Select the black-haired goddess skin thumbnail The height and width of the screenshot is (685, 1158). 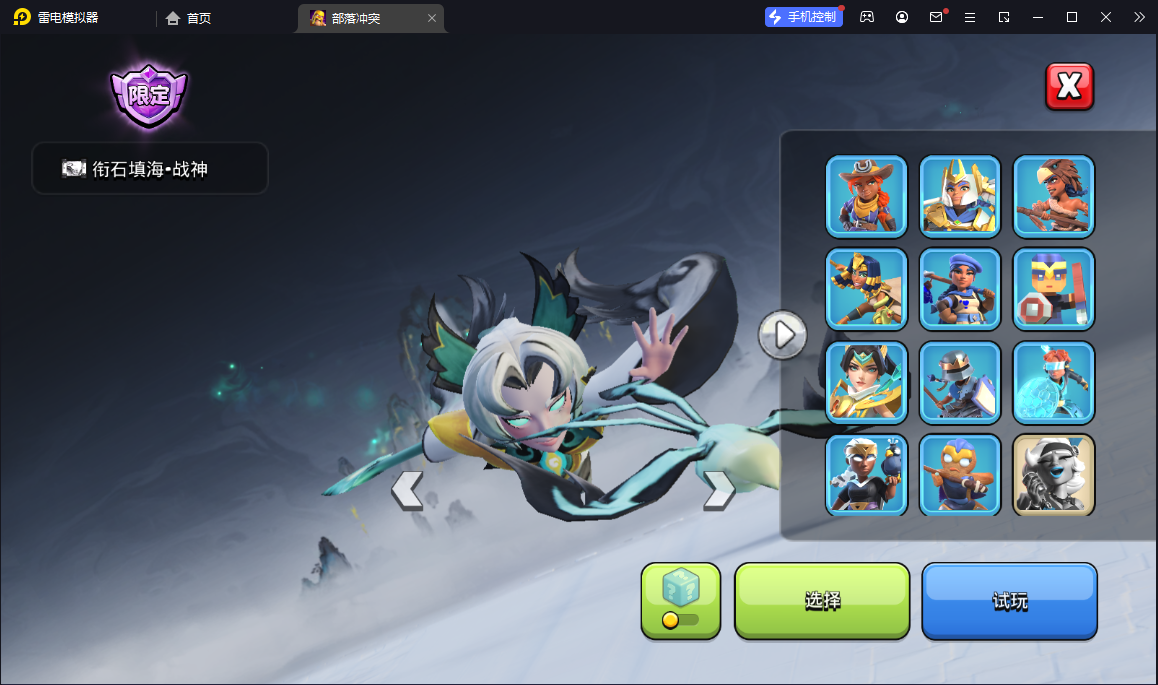(x=866, y=381)
